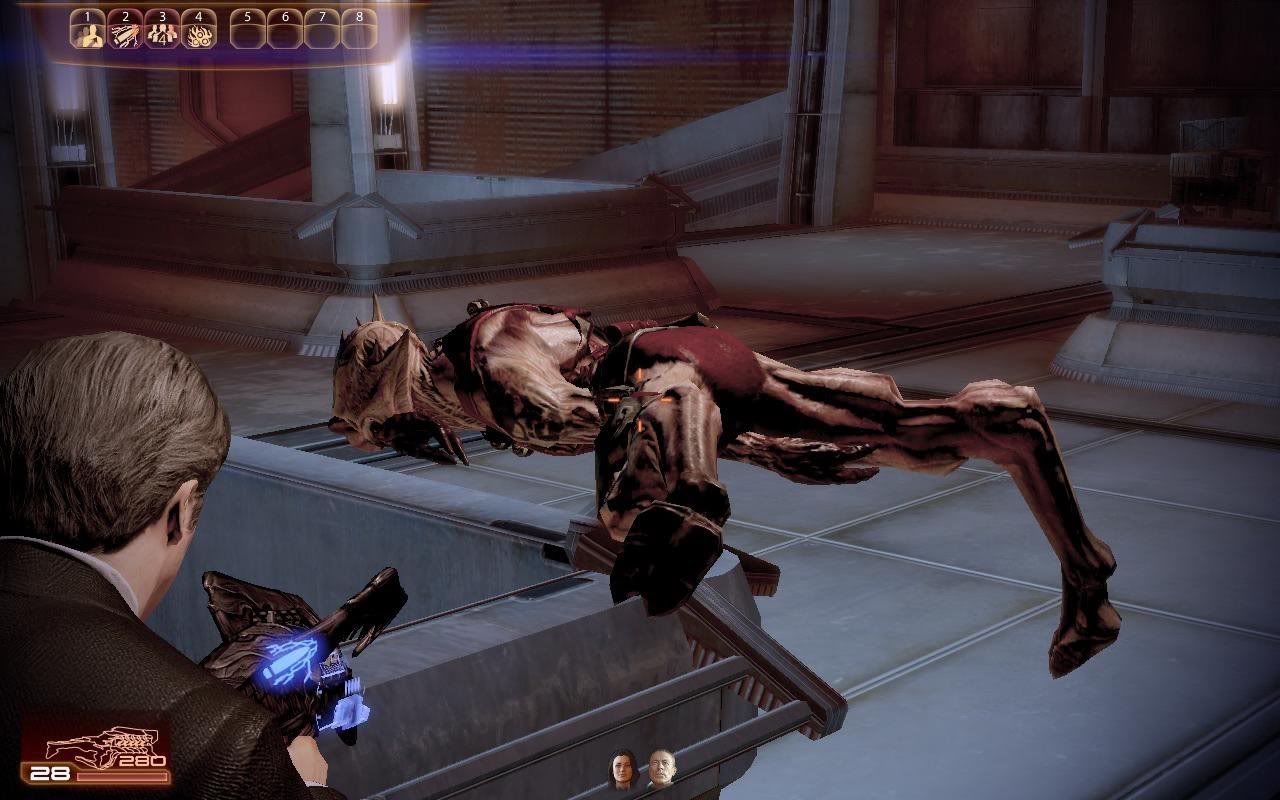This screenshot has height=800, width=1280.
Task: Use the ammo power in quick slot 2
Action: coord(125,32)
